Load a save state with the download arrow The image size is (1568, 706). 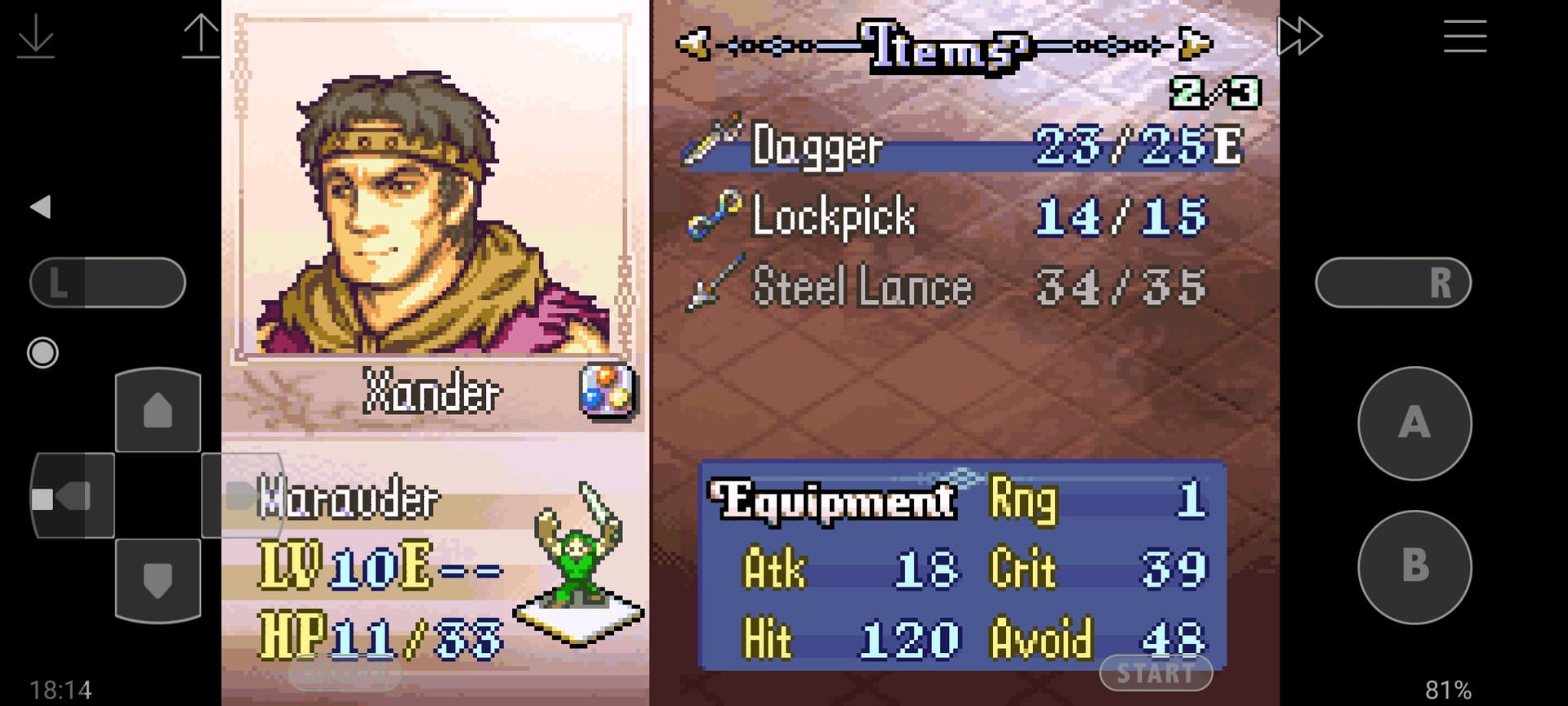point(36,37)
